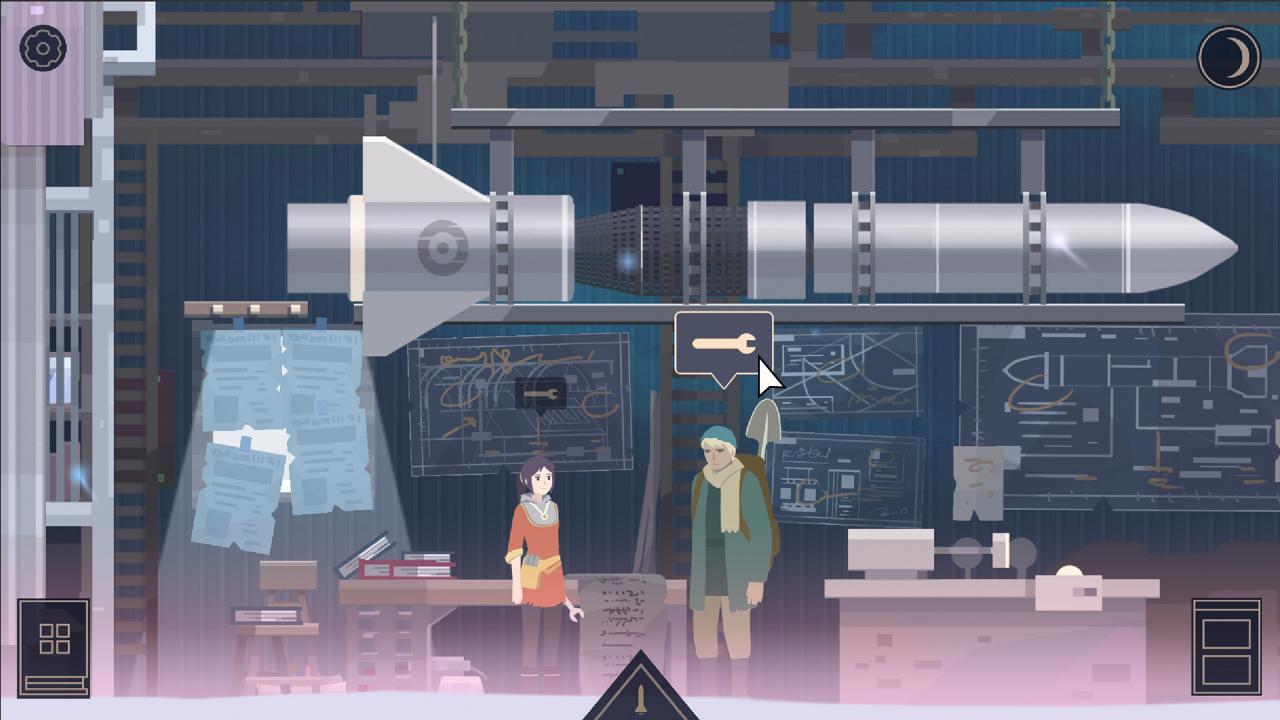Click the wrench speech bubble above John

point(723,343)
